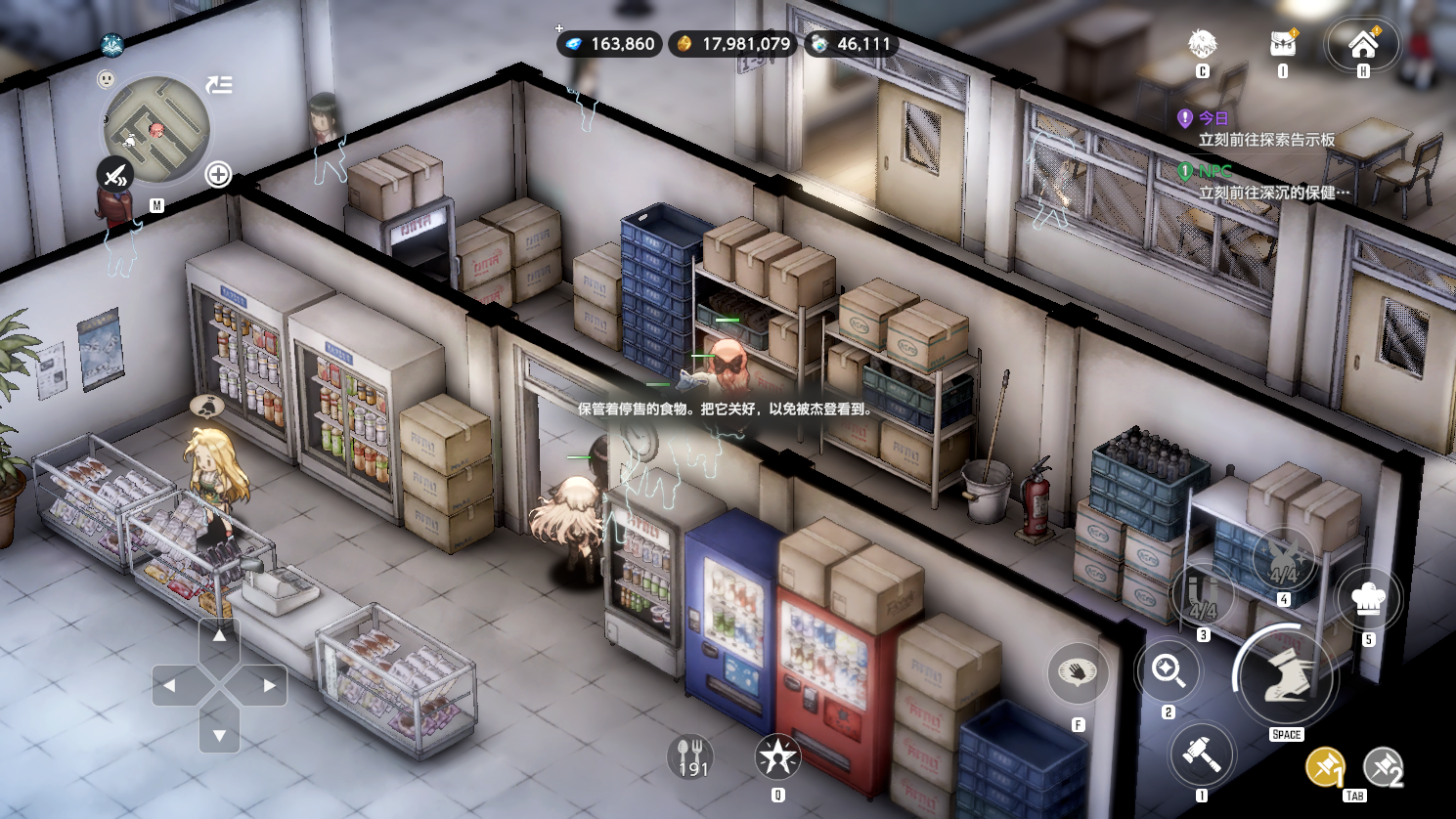
Task: Click the hand speech bubble interact button
Action: [1078, 673]
